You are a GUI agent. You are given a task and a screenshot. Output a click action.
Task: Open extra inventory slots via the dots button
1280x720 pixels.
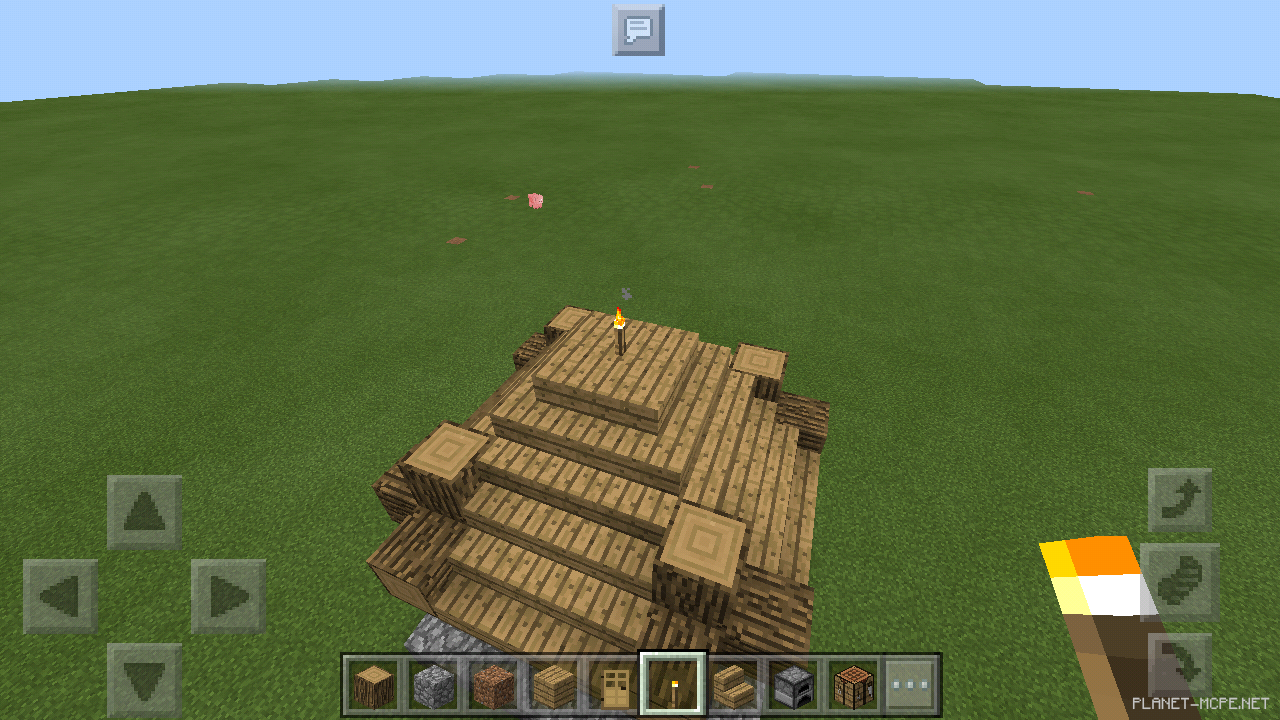(911, 685)
